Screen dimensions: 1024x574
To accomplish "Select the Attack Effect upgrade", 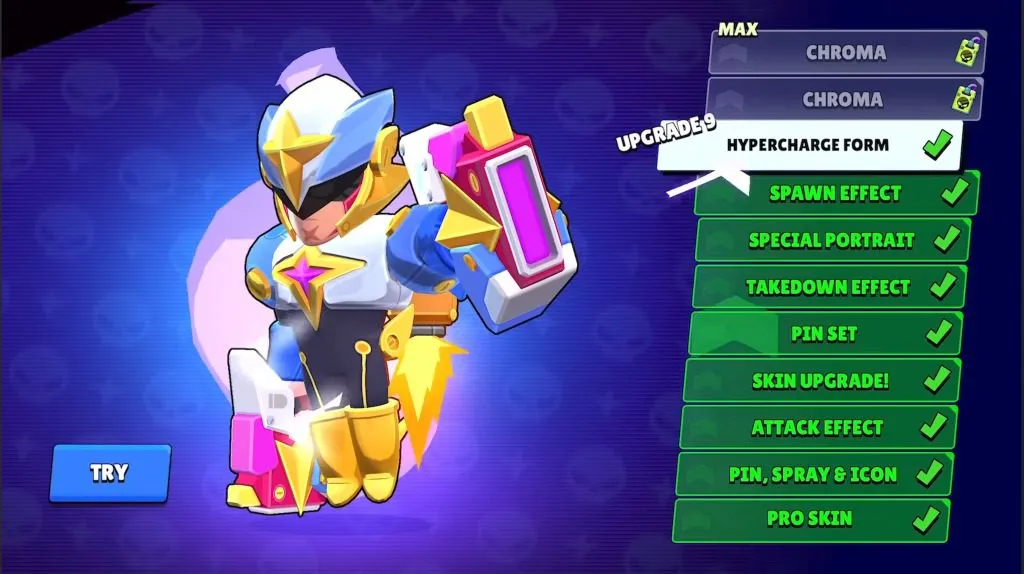I will 817,427.
